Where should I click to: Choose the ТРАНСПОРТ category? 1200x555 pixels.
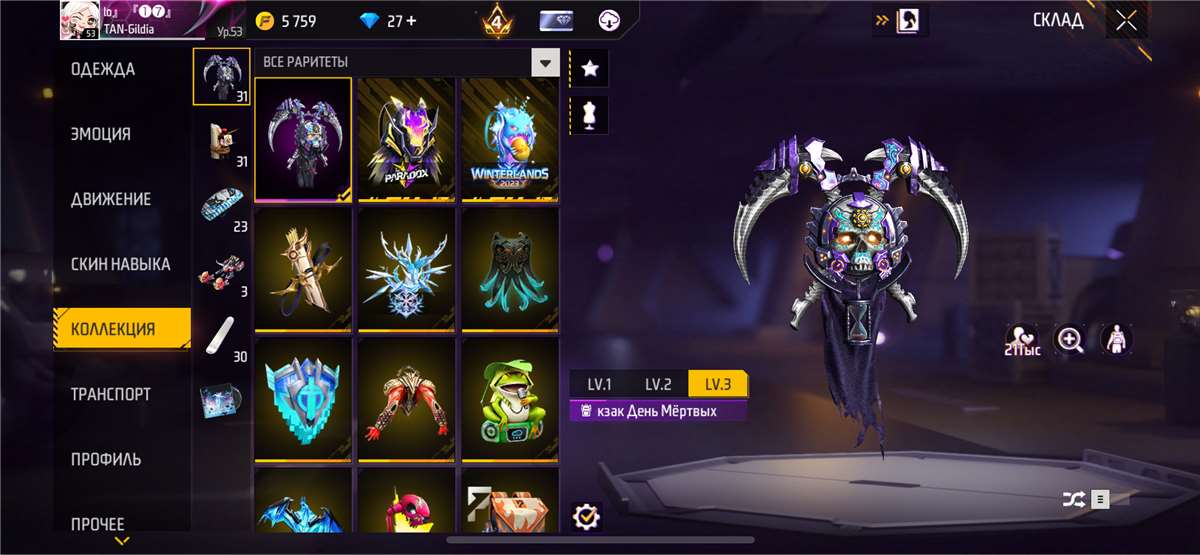111,394
